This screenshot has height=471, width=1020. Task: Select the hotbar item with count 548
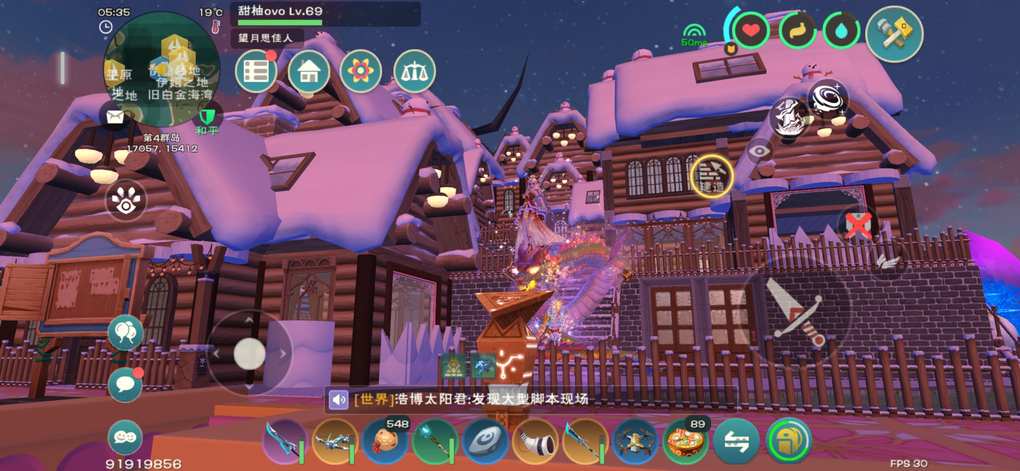[385, 440]
